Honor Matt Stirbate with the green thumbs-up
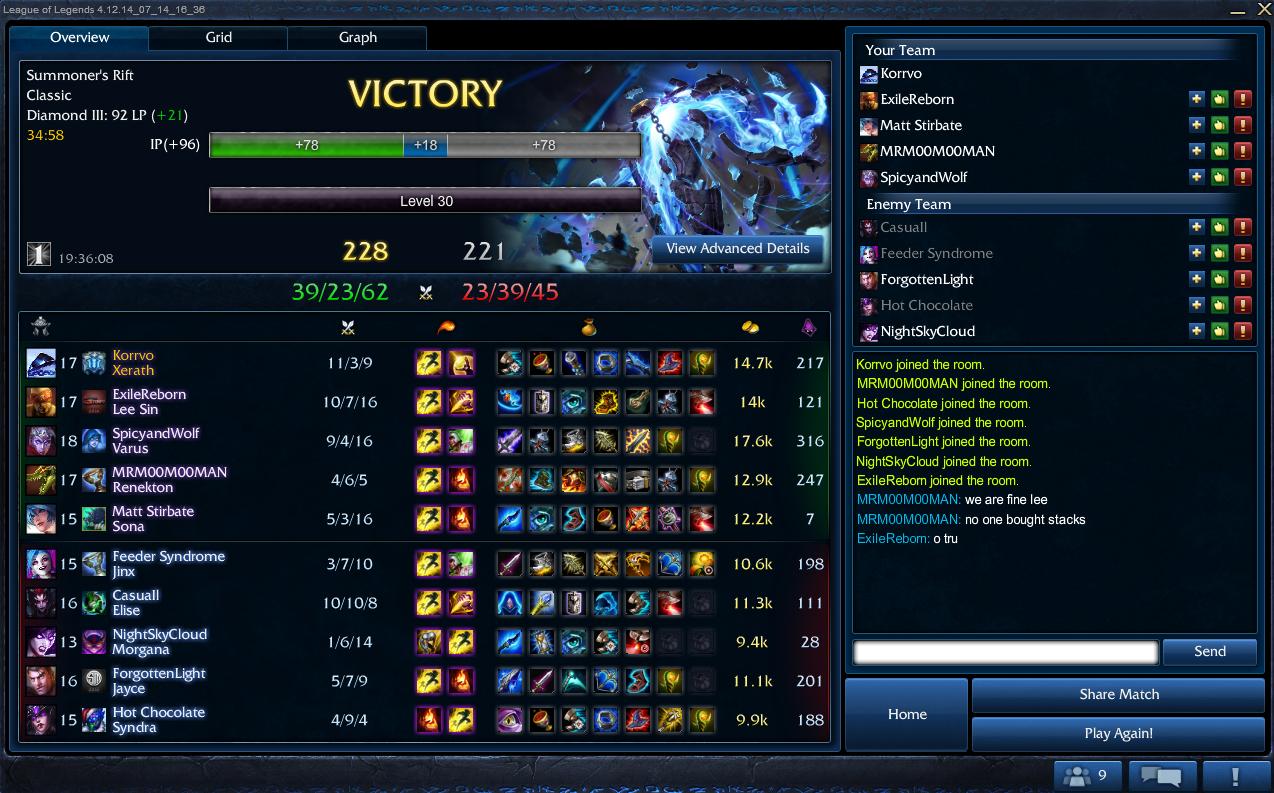 pos(1219,125)
